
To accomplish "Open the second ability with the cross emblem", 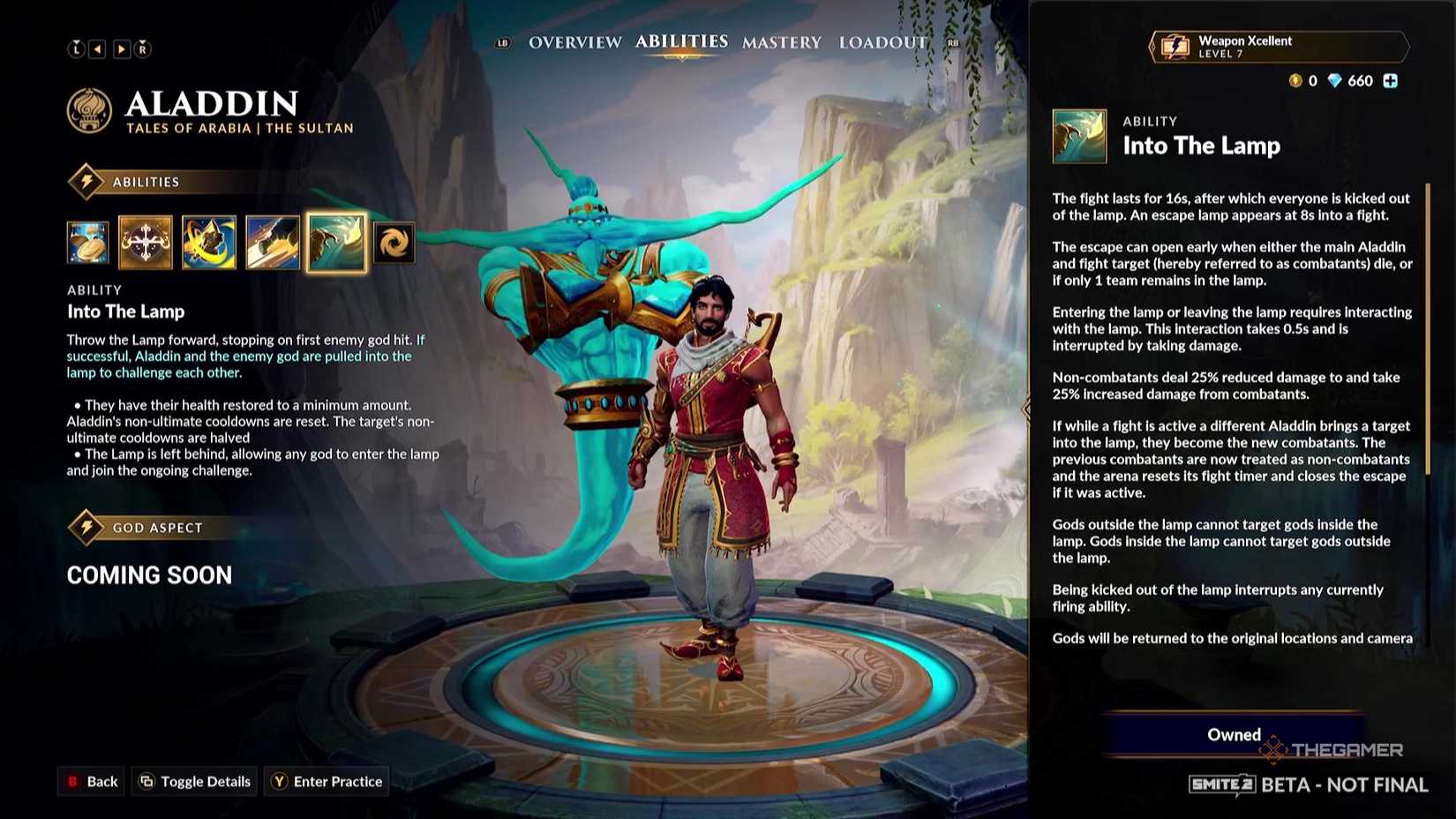I will pyautogui.click(x=146, y=243).
